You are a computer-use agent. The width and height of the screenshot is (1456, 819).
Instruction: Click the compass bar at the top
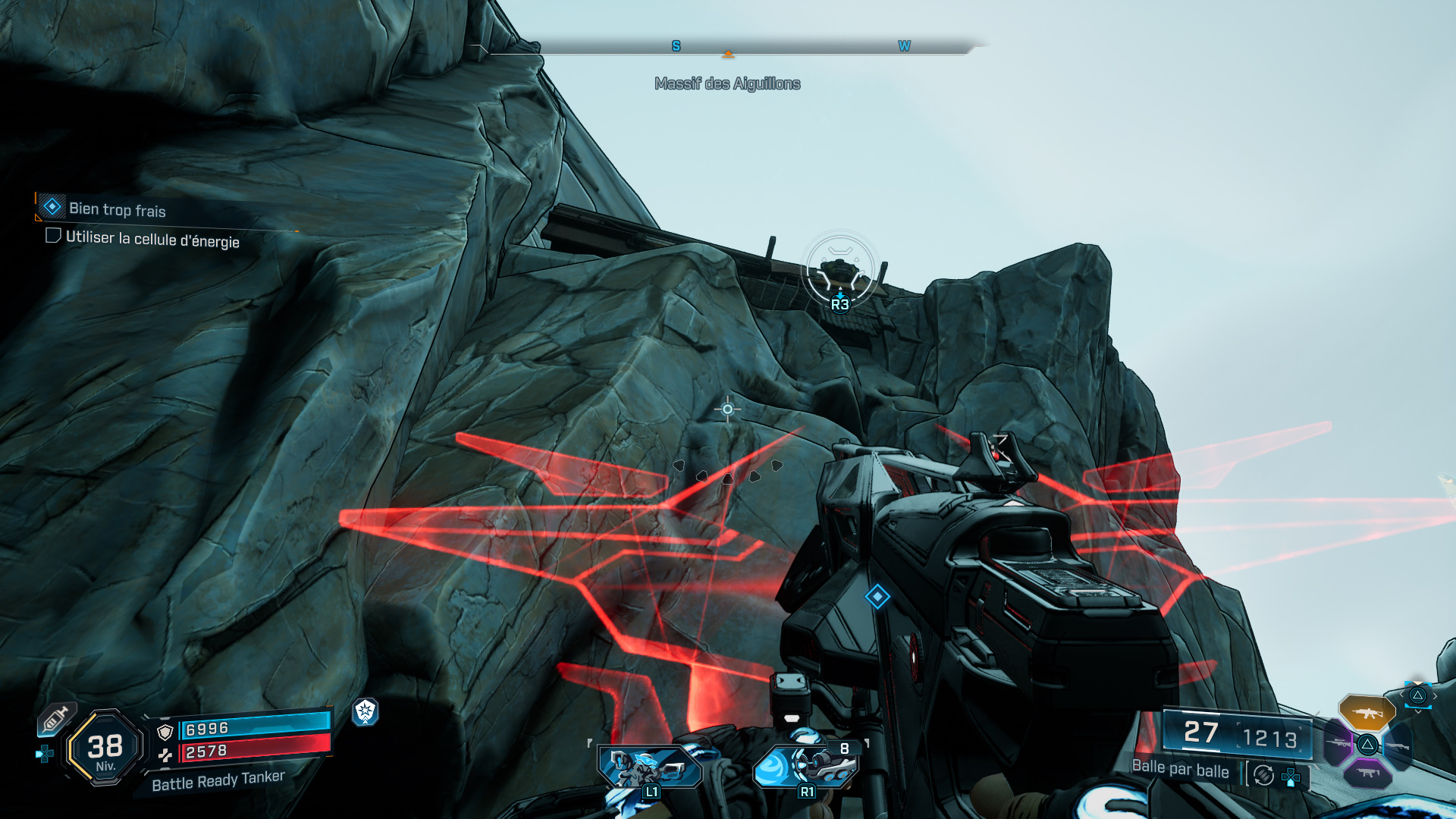pyautogui.click(x=728, y=49)
